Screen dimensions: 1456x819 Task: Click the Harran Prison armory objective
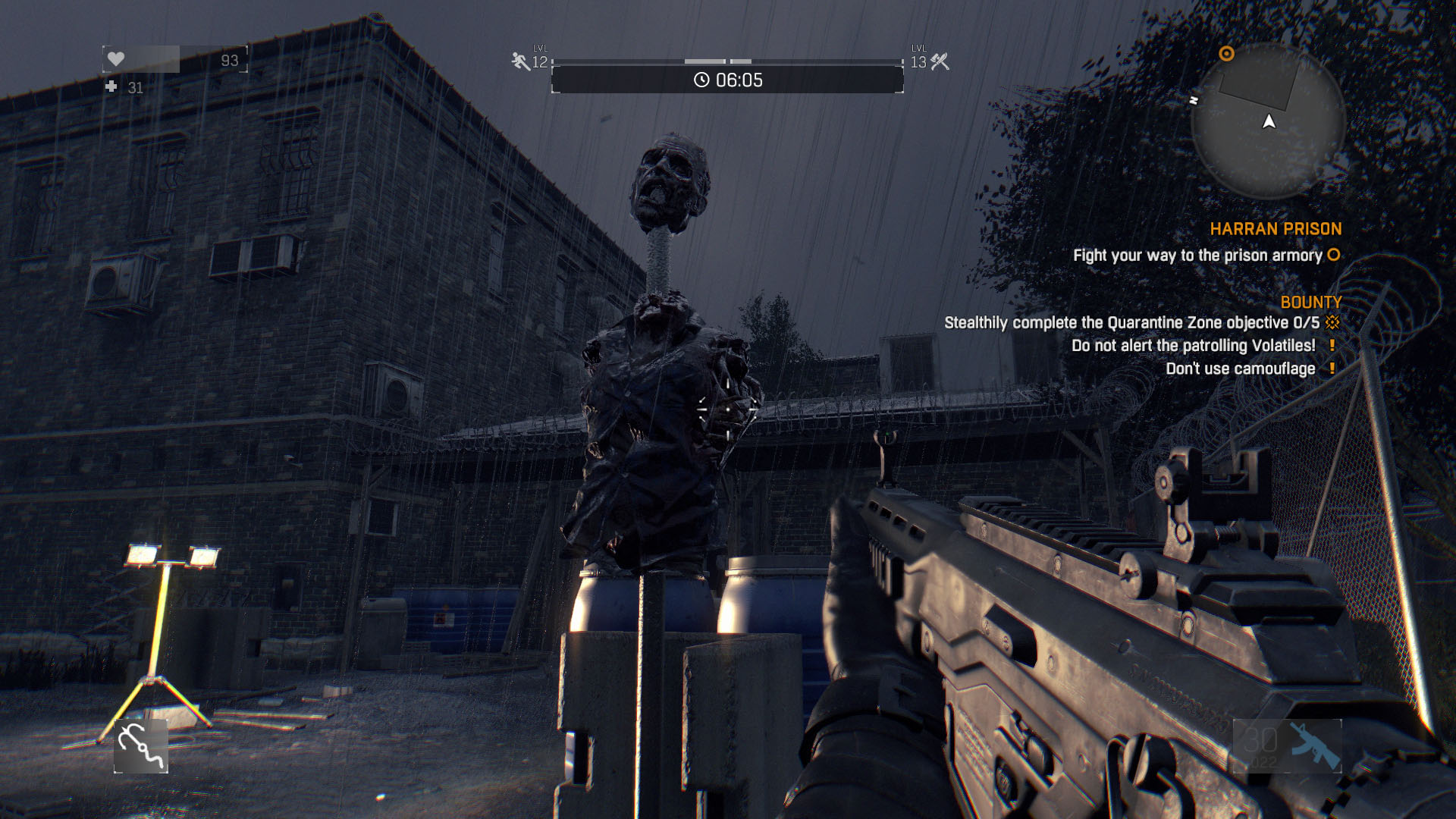pos(1197,256)
